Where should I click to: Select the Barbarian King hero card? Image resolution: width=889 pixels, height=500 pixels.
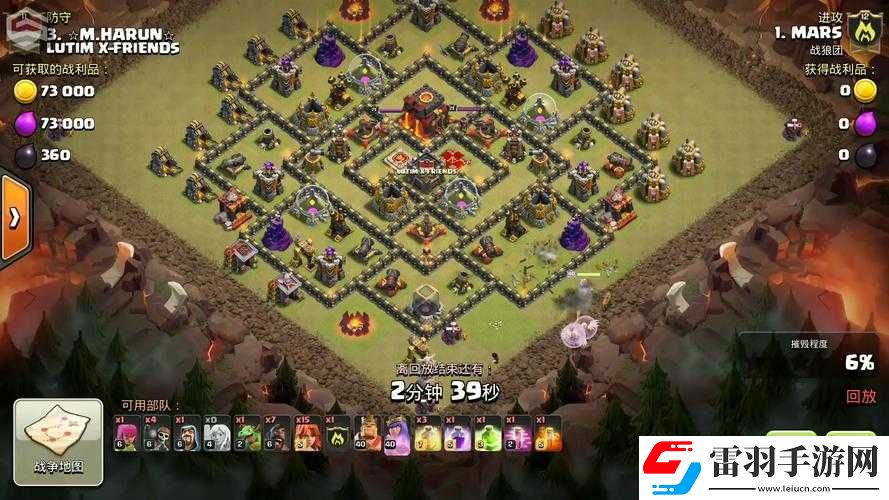click(x=368, y=434)
